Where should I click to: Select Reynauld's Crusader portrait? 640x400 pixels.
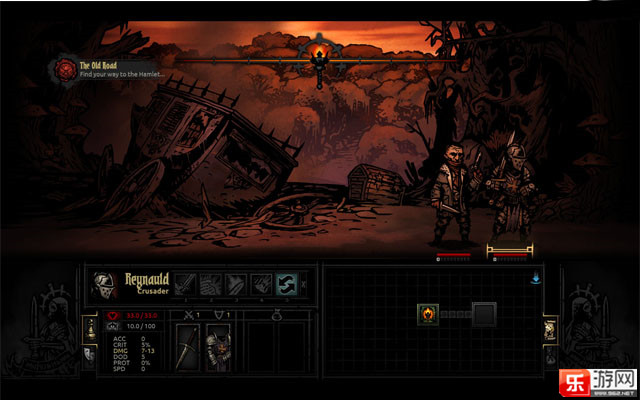(x=104, y=284)
